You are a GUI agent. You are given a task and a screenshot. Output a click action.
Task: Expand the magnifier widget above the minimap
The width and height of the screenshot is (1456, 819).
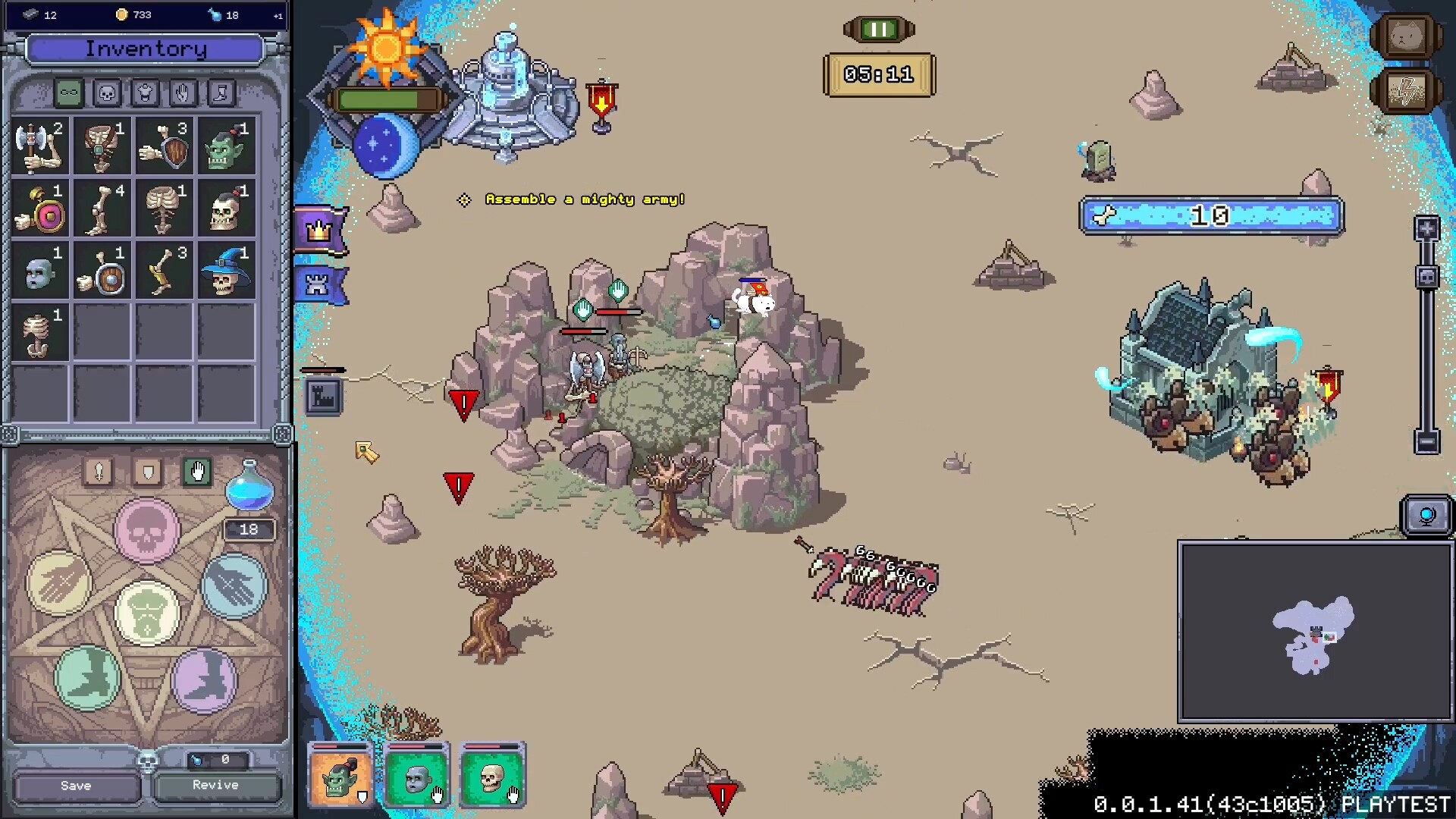[1429, 513]
